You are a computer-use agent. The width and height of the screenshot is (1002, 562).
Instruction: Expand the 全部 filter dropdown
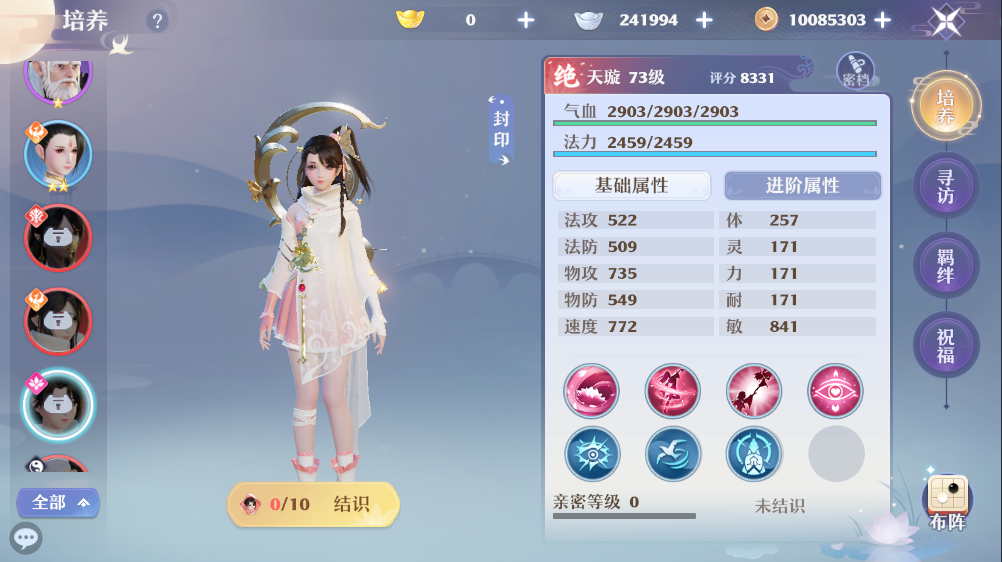pos(59,502)
